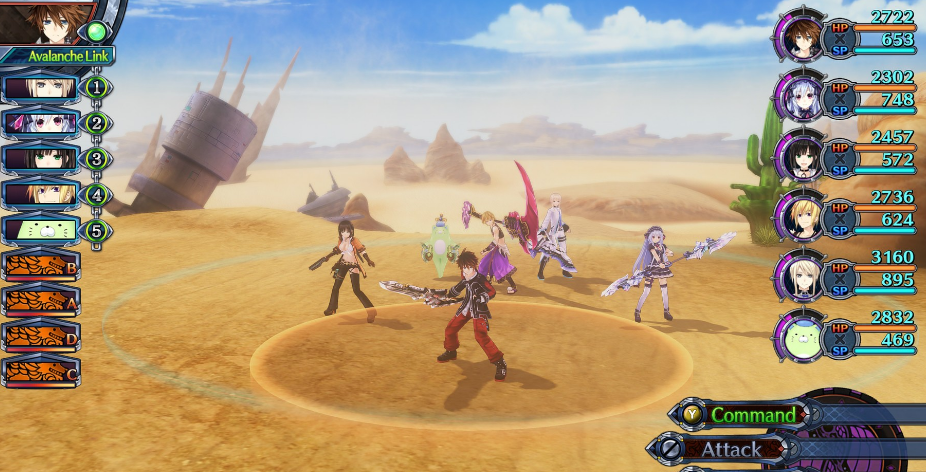926x472 pixels.
Task: Select enemy D in the turn order
Action: [40, 336]
